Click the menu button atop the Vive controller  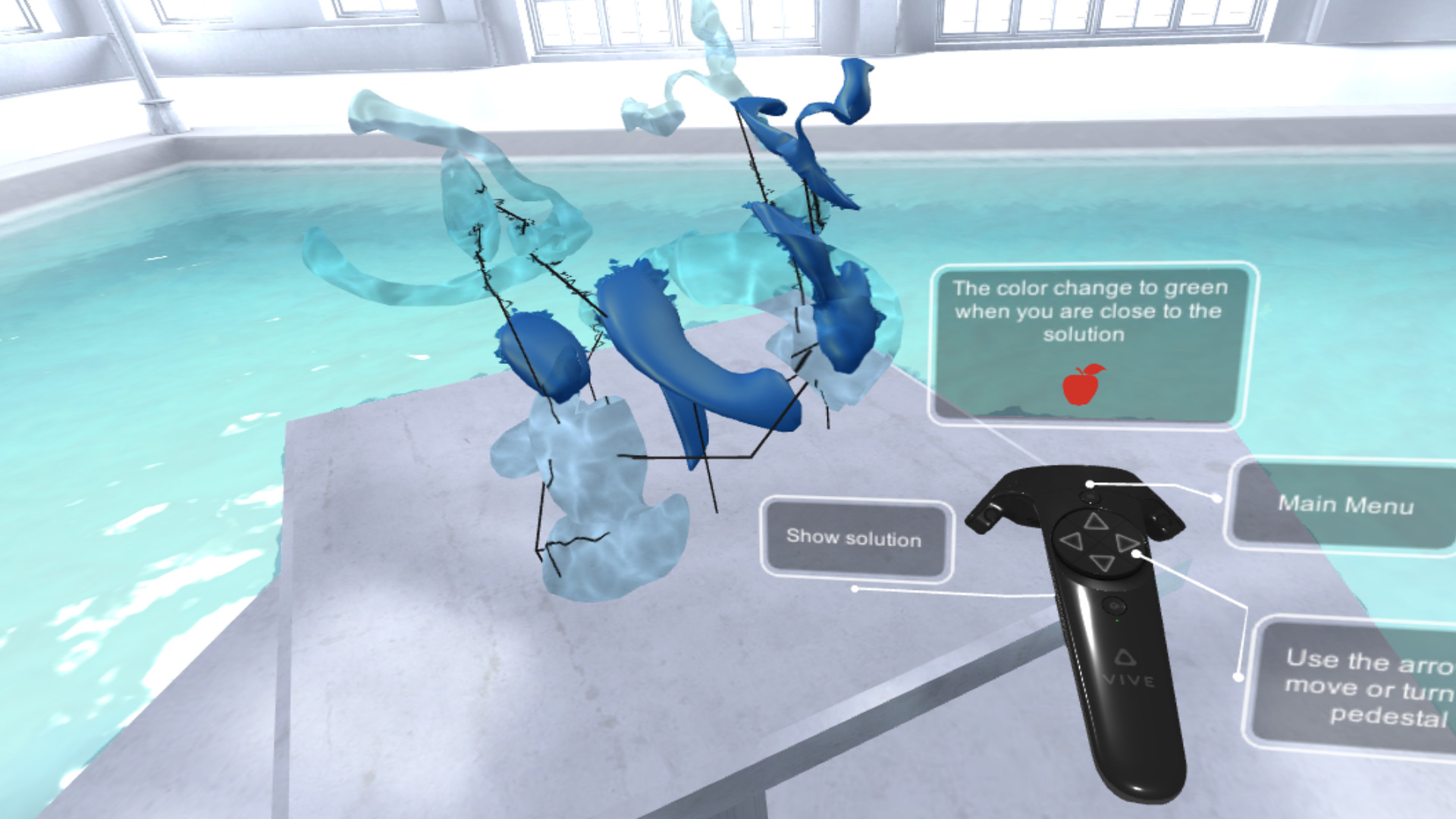click(x=1090, y=497)
